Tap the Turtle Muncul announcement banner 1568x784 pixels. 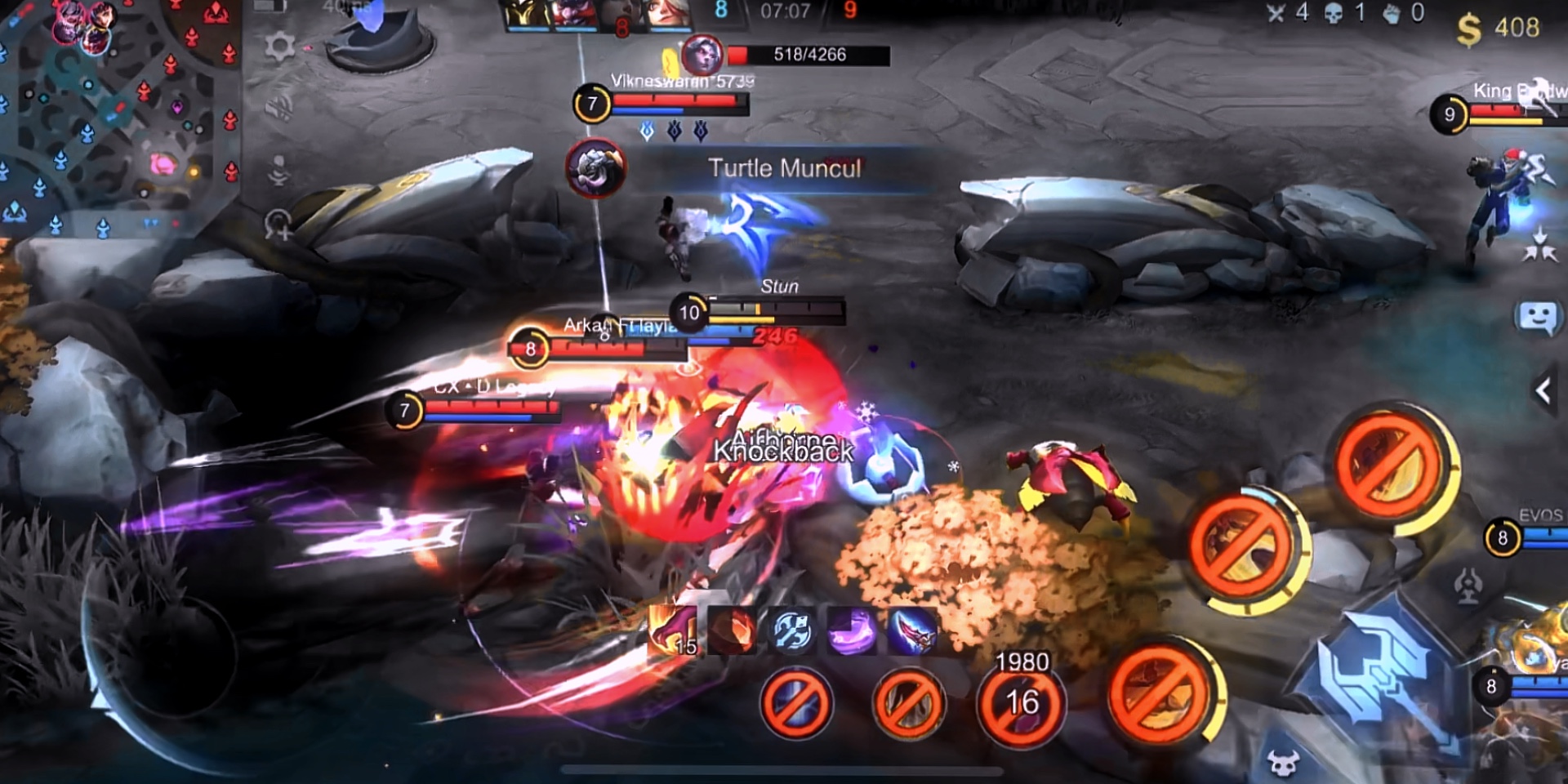click(x=784, y=168)
